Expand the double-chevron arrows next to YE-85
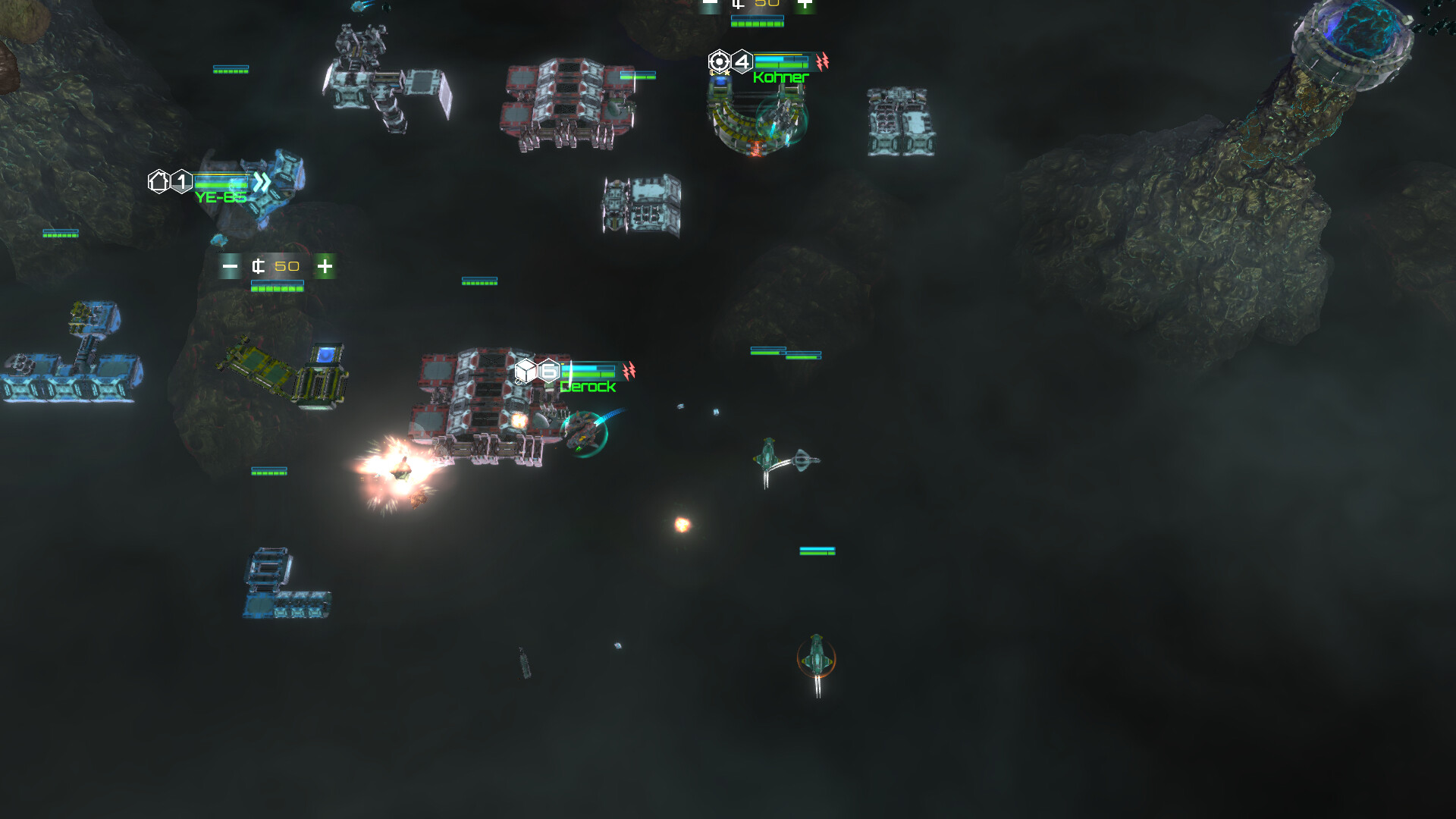The height and width of the screenshot is (819, 1456). (x=261, y=180)
